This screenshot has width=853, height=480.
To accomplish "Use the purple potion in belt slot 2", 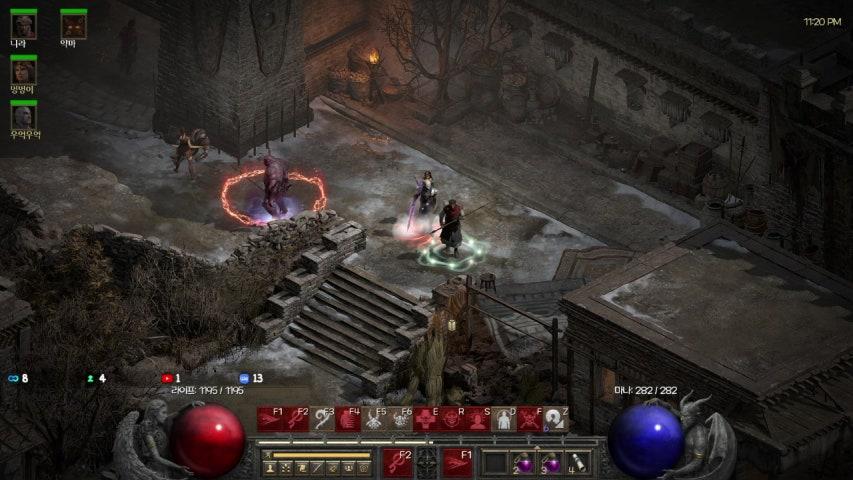I will [x=523, y=463].
